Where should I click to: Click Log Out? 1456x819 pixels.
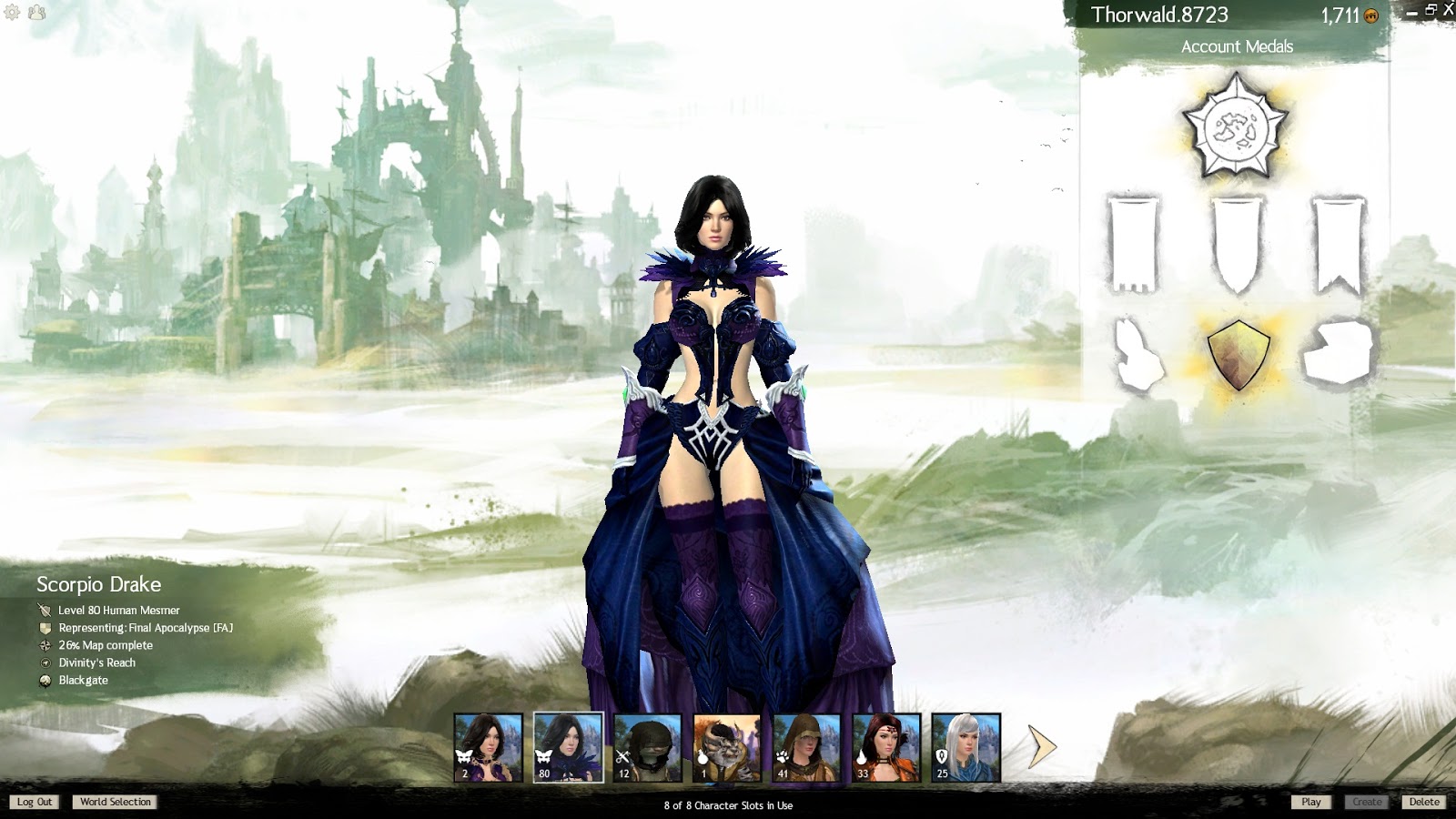coord(34,802)
